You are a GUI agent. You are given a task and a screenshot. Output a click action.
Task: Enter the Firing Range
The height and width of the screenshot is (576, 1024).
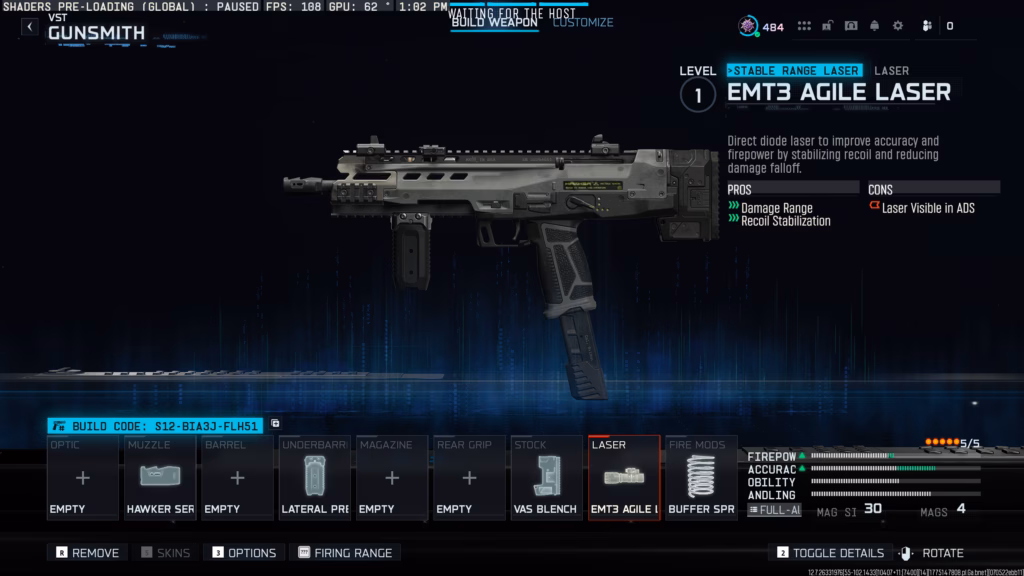click(345, 553)
